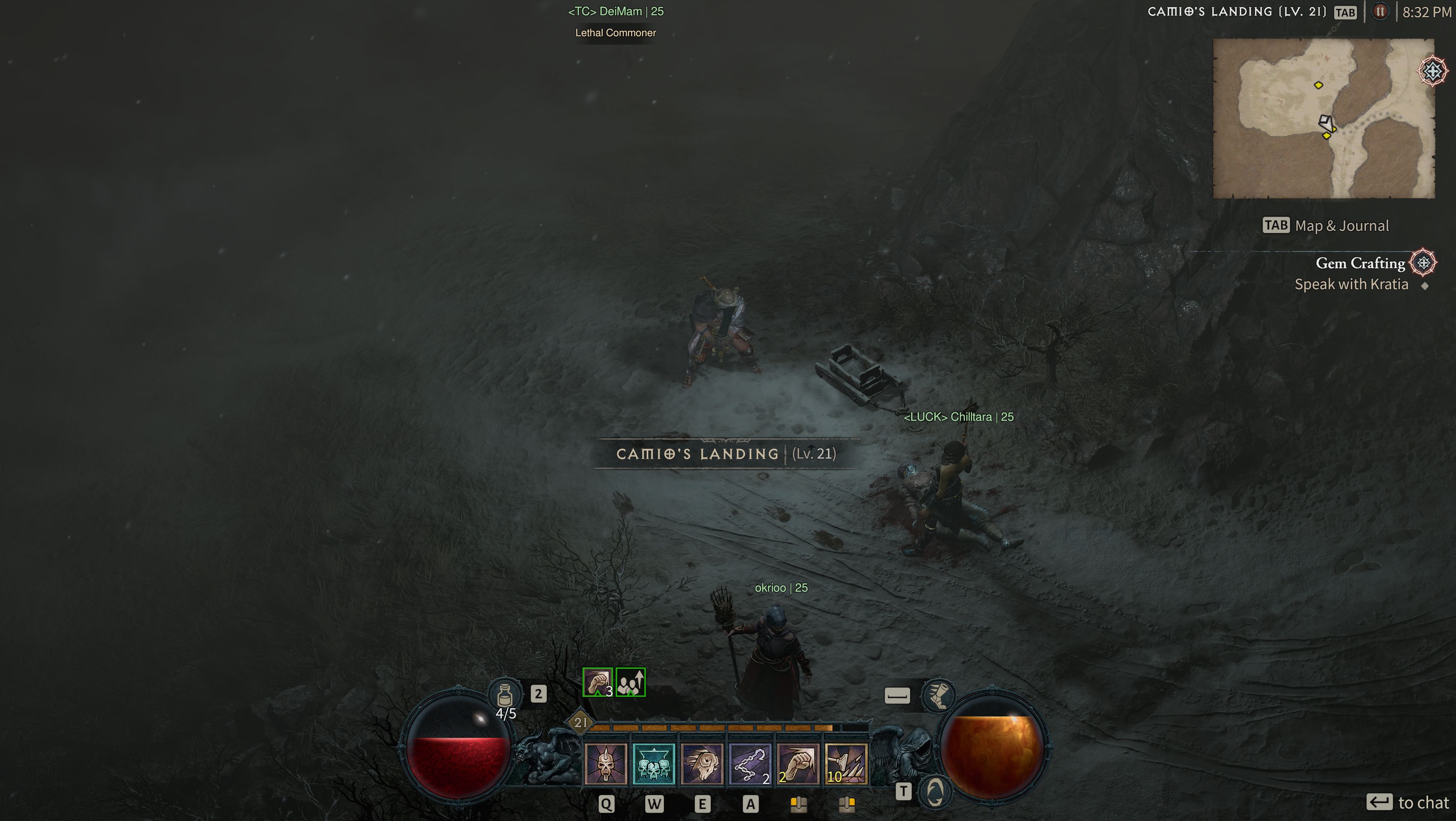
Task: Open the chat box
Action: pyautogui.click(x=1408, y=802)
